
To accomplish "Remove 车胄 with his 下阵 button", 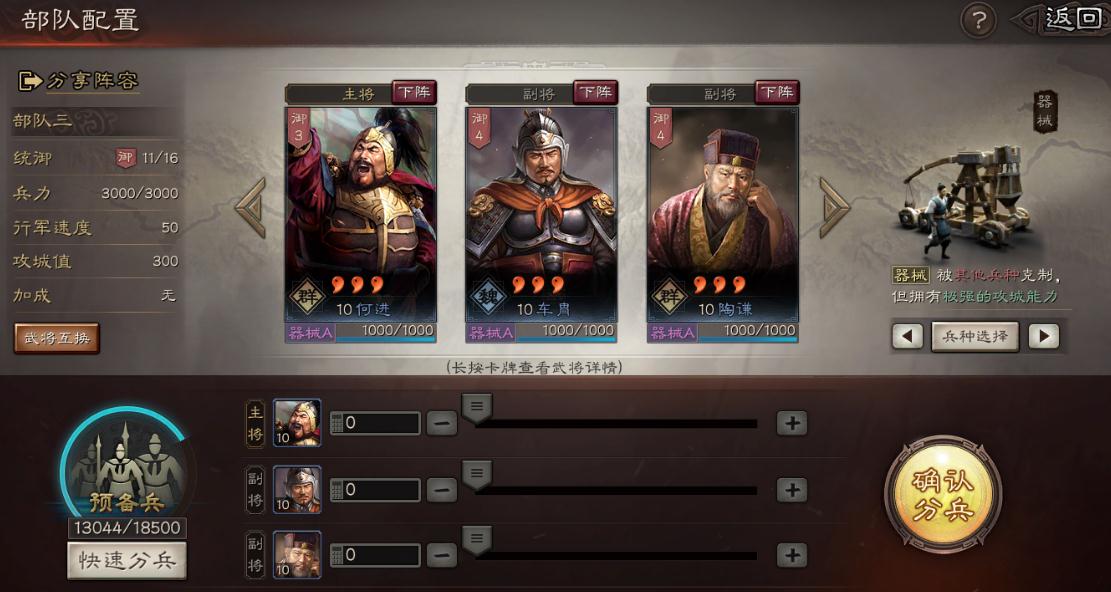I will [x=595, y=93].
